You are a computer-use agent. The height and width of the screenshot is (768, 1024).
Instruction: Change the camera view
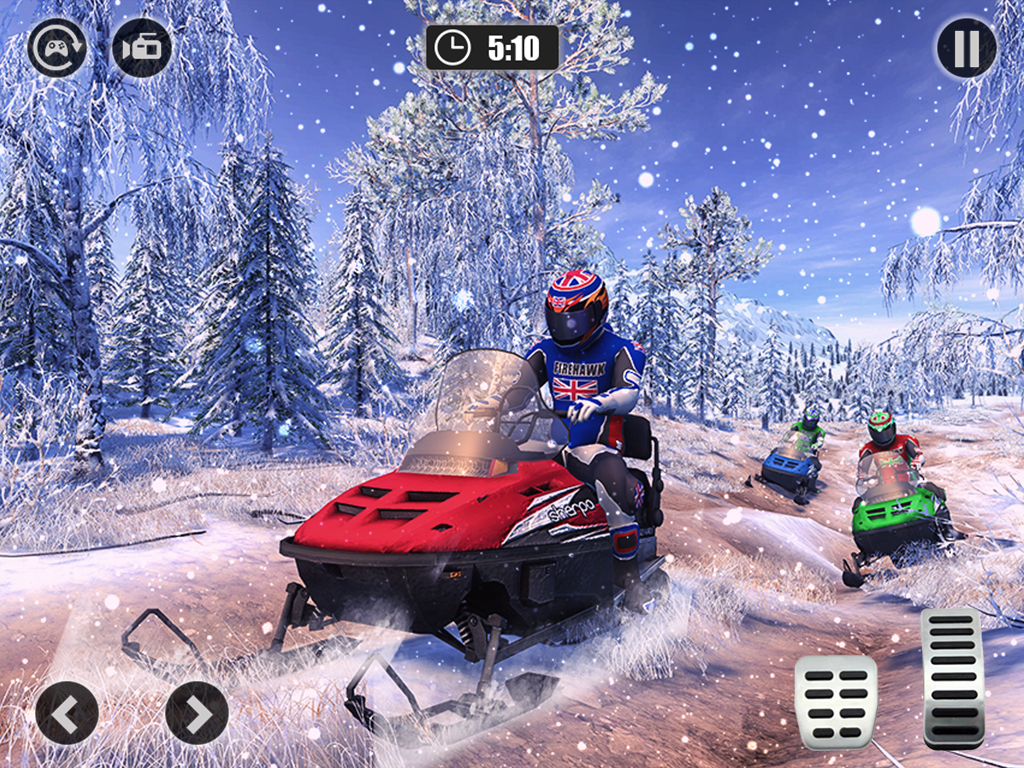(x=141, y=48)
